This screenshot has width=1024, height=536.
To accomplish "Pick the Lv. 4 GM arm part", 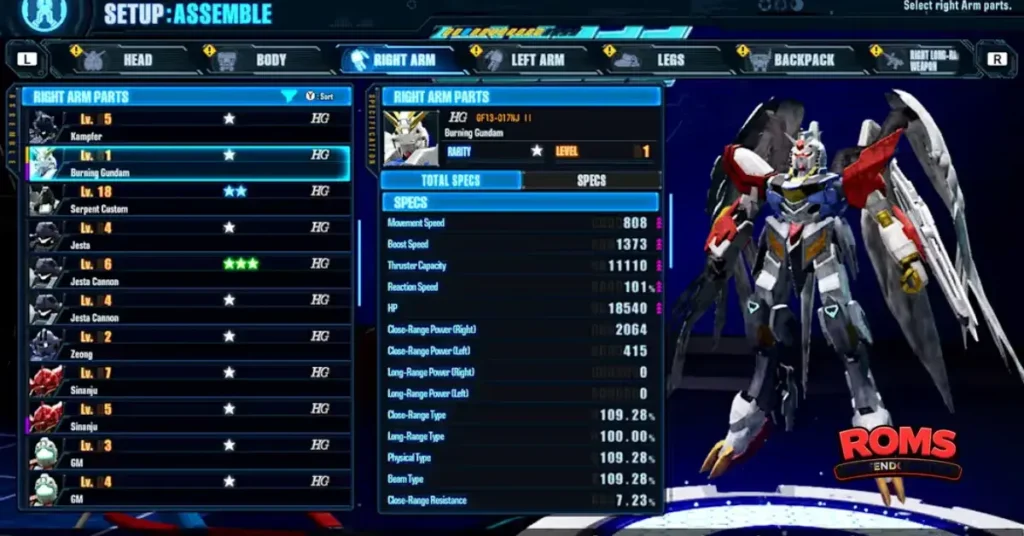I will pyautogui.click(x=190, y=488).
